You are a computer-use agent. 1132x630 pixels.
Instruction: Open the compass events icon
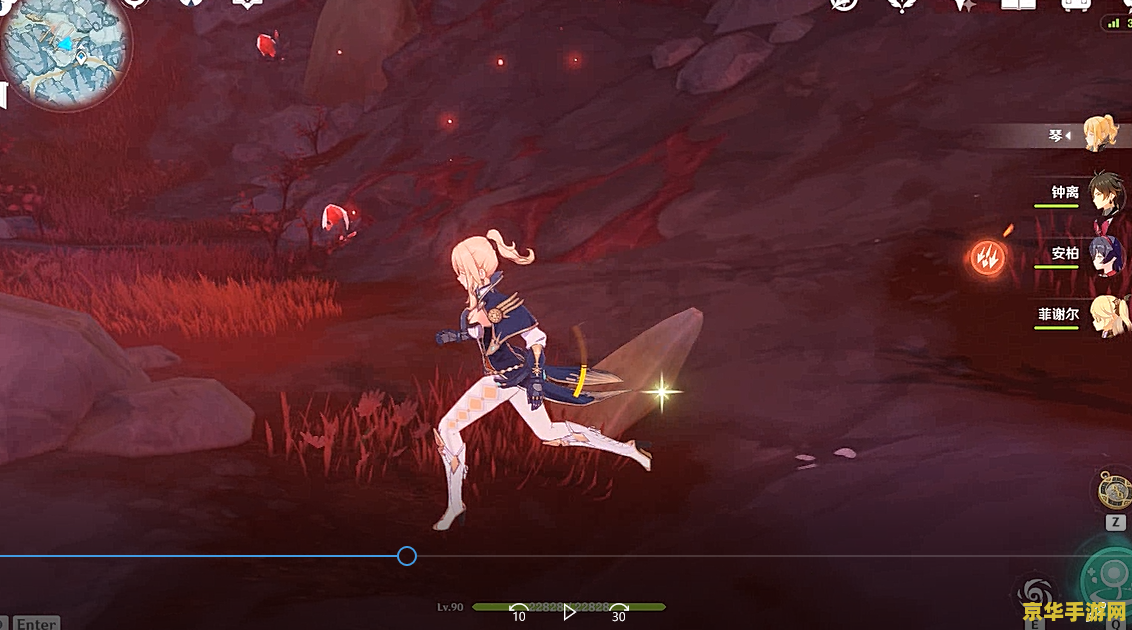845,4
